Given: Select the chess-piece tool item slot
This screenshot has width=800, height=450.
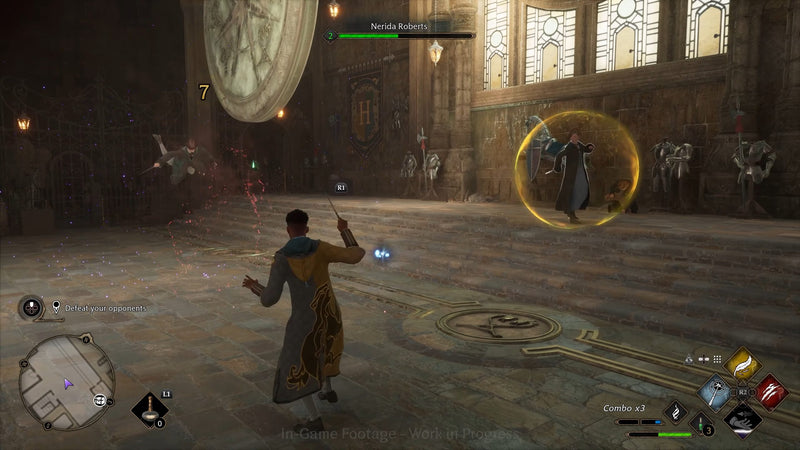Looking at the screenshot, I should [149, 408].
